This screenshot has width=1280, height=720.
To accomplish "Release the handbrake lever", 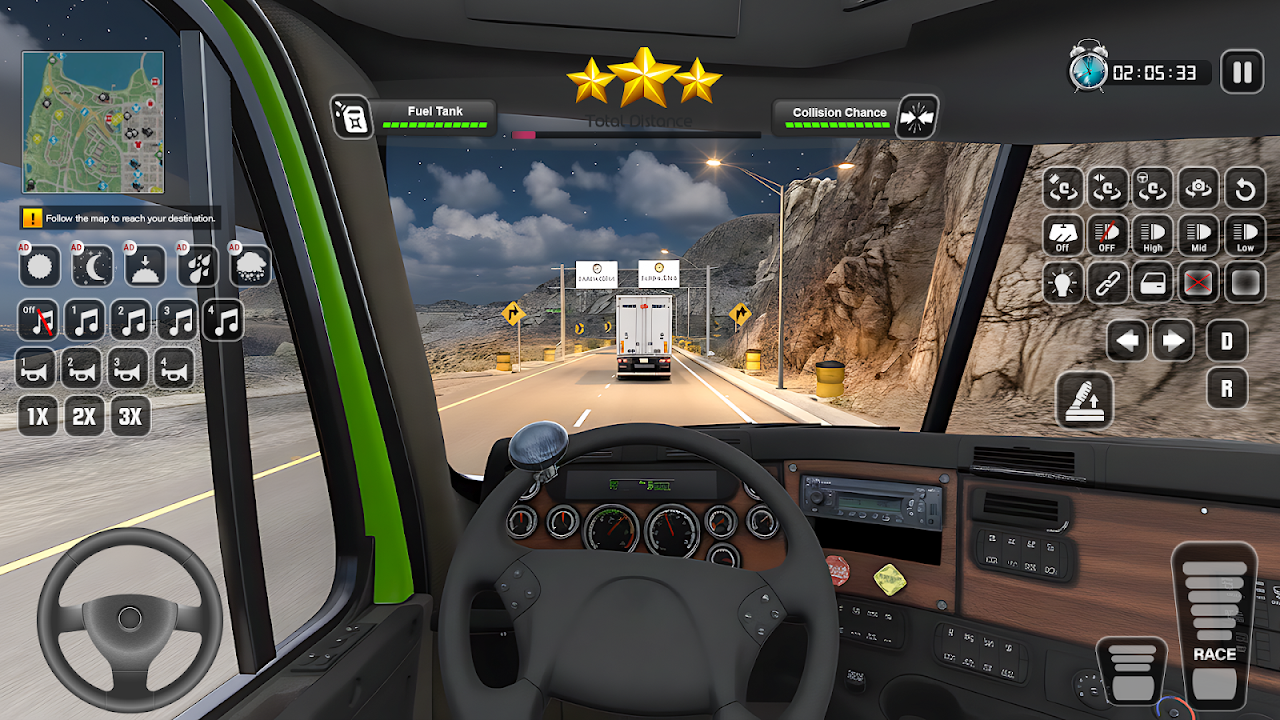I will click(1084, 400).
